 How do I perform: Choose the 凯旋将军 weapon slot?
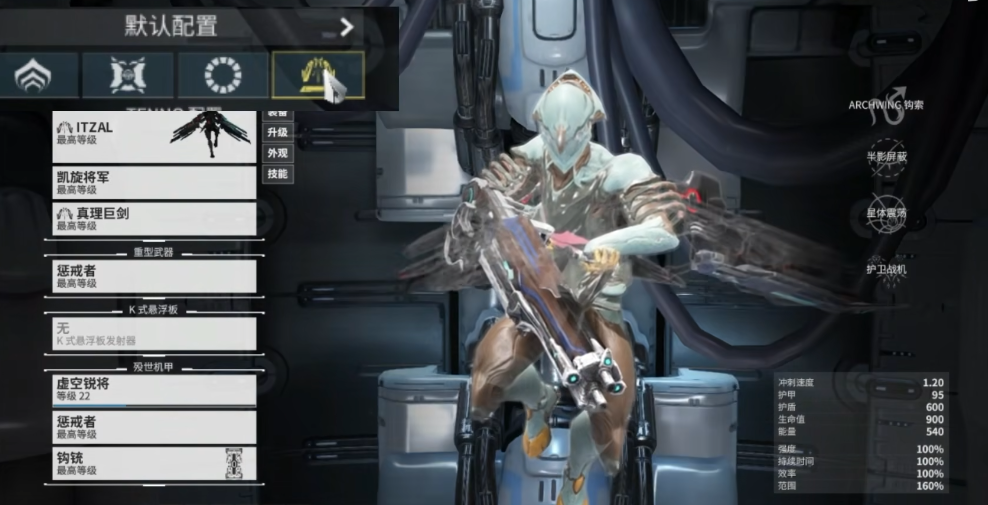pyautogui.click(x=154, y=182)
